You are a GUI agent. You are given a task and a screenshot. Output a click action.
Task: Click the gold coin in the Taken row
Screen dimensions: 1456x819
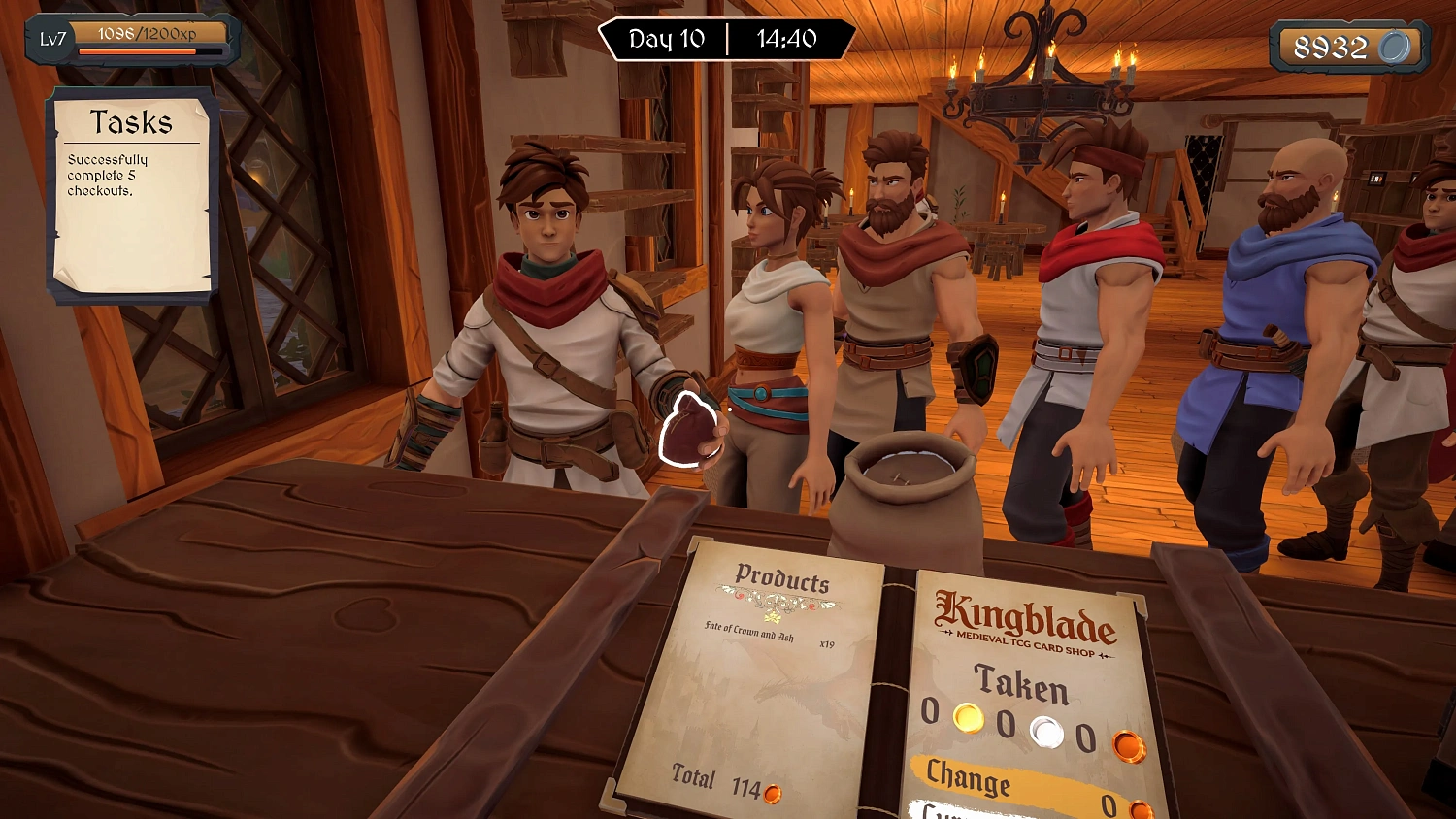tap(968, 720)
